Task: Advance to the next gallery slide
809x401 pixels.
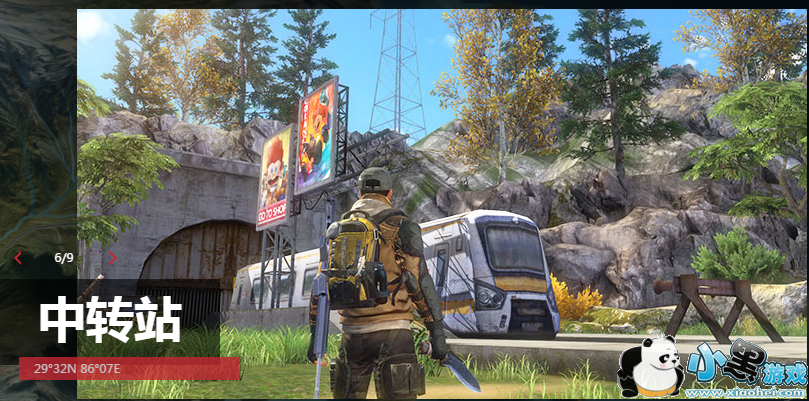Action: pos(112,258)
